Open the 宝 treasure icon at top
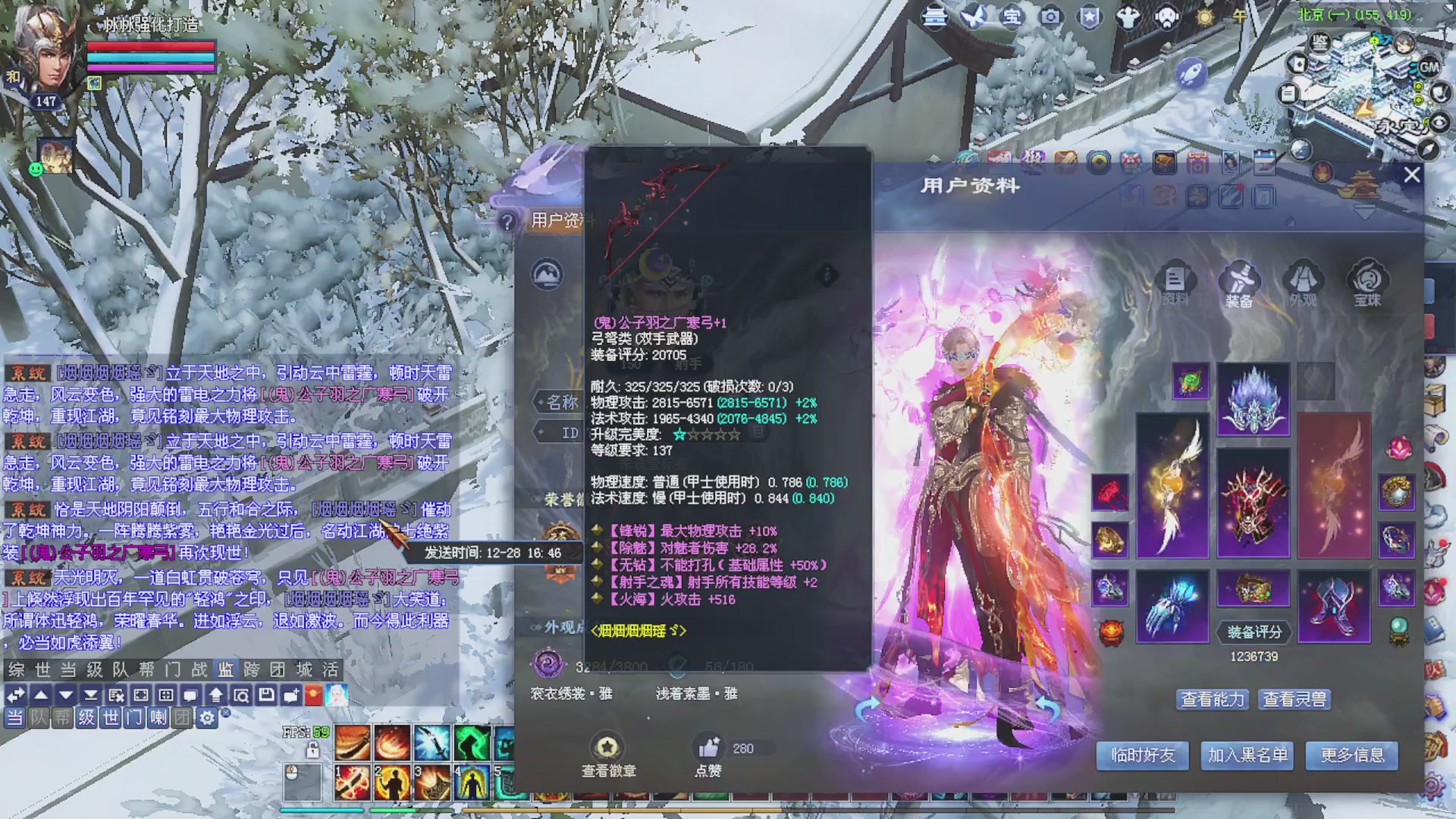Screen dimensions: 1456x819 [x=1012, y=17]
